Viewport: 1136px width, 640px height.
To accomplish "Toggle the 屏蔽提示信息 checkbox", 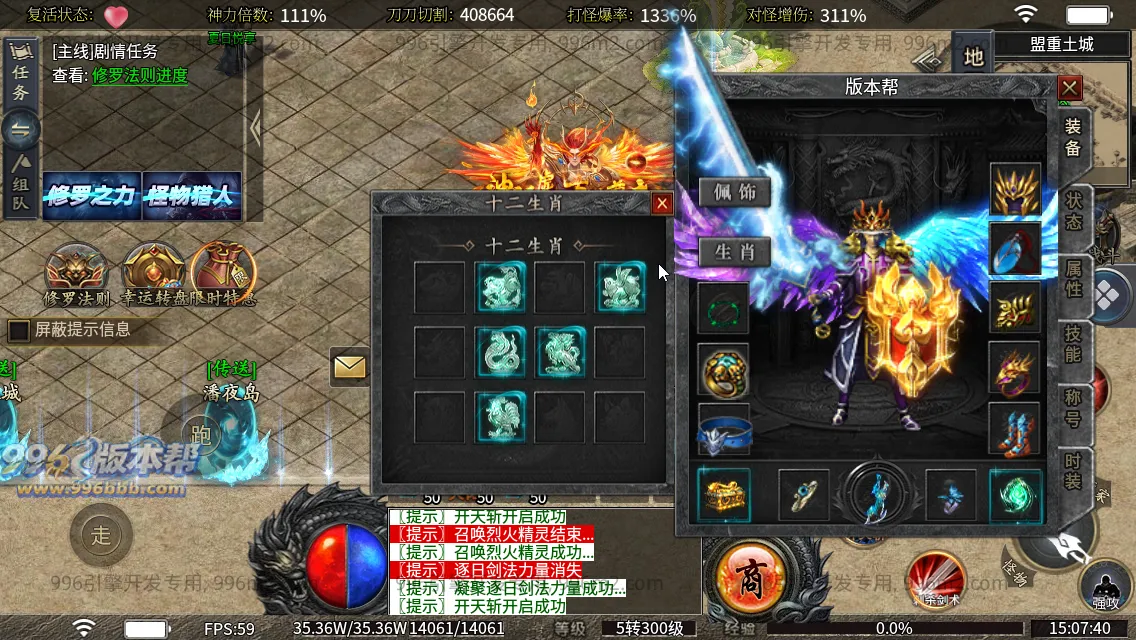I will [x=18, y=330].
